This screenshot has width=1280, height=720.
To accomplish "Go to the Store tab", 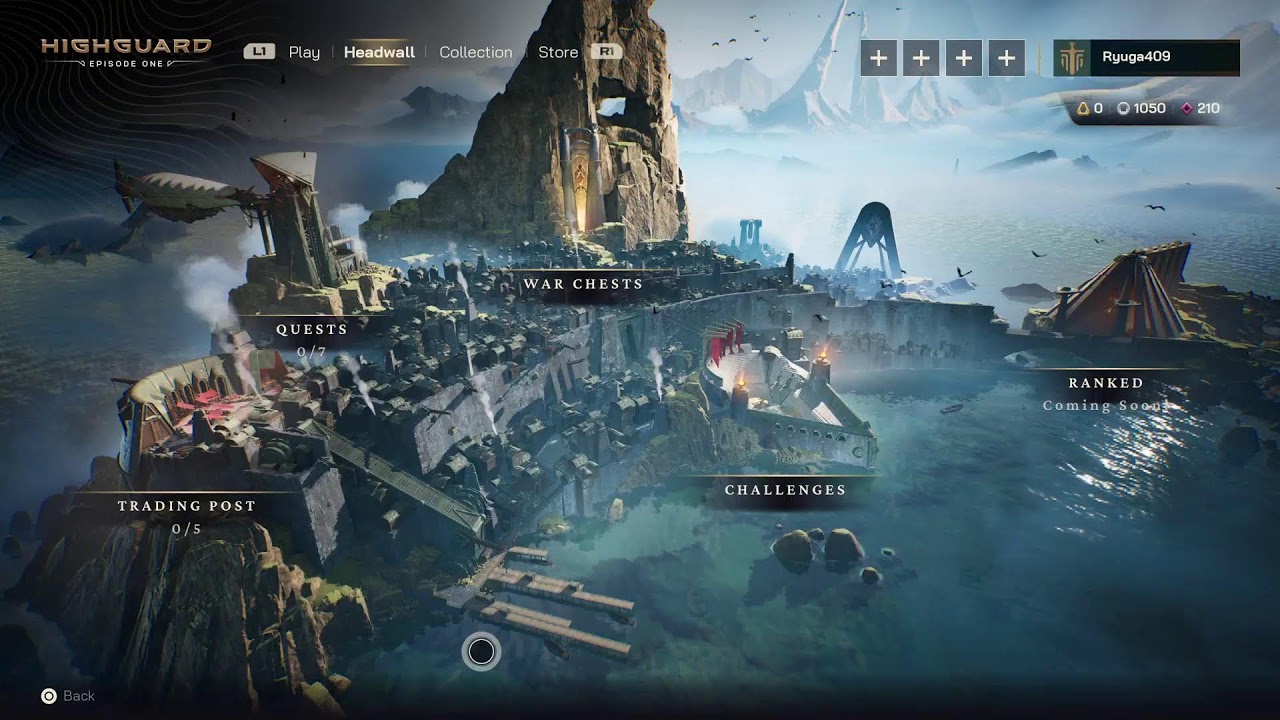I will pyautogui.click(x=558, y=52).
